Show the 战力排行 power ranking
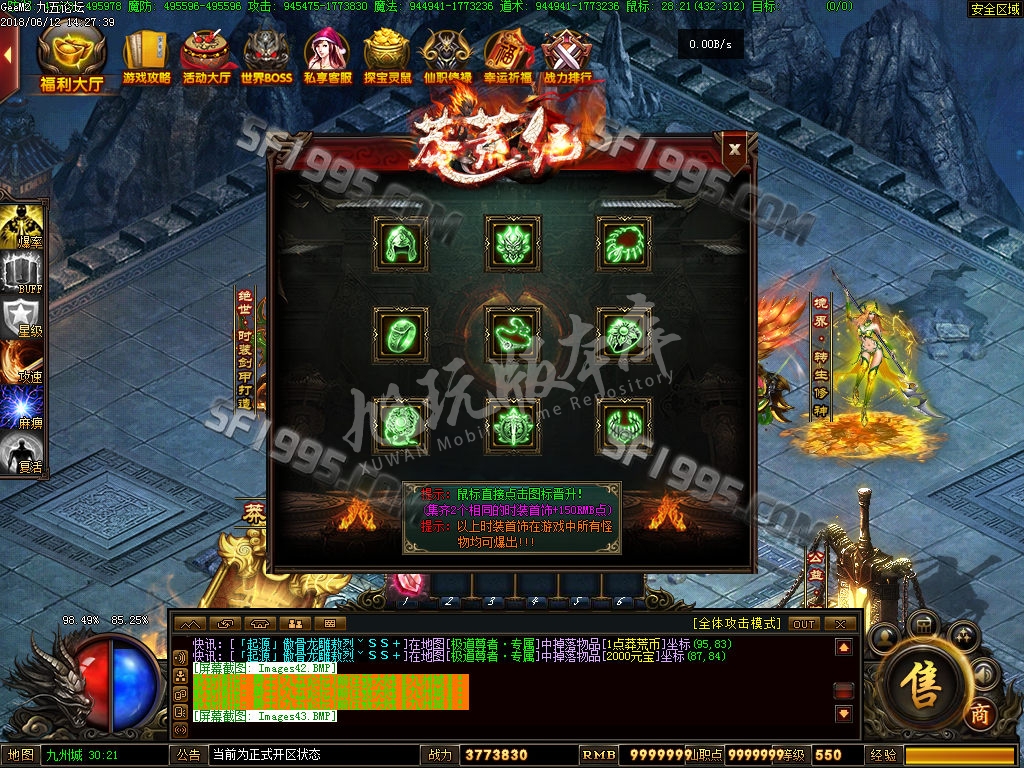 (567, 58)
